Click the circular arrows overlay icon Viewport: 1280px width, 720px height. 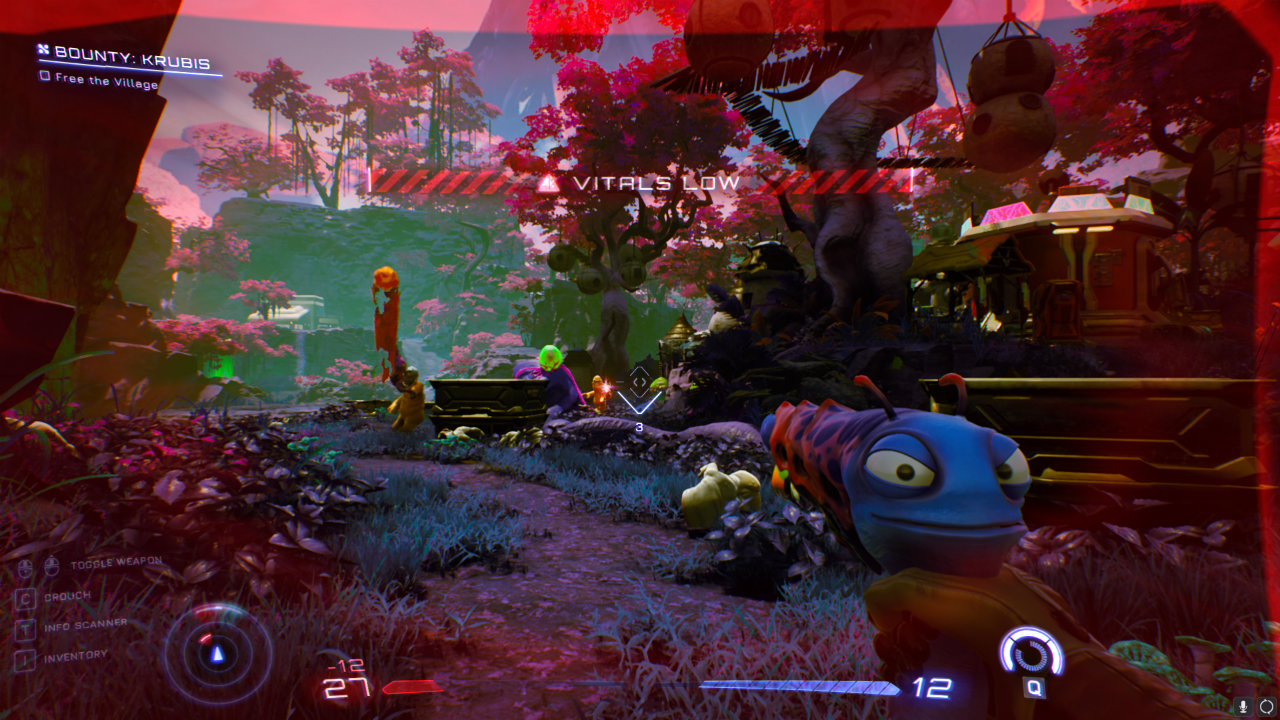1265,706
